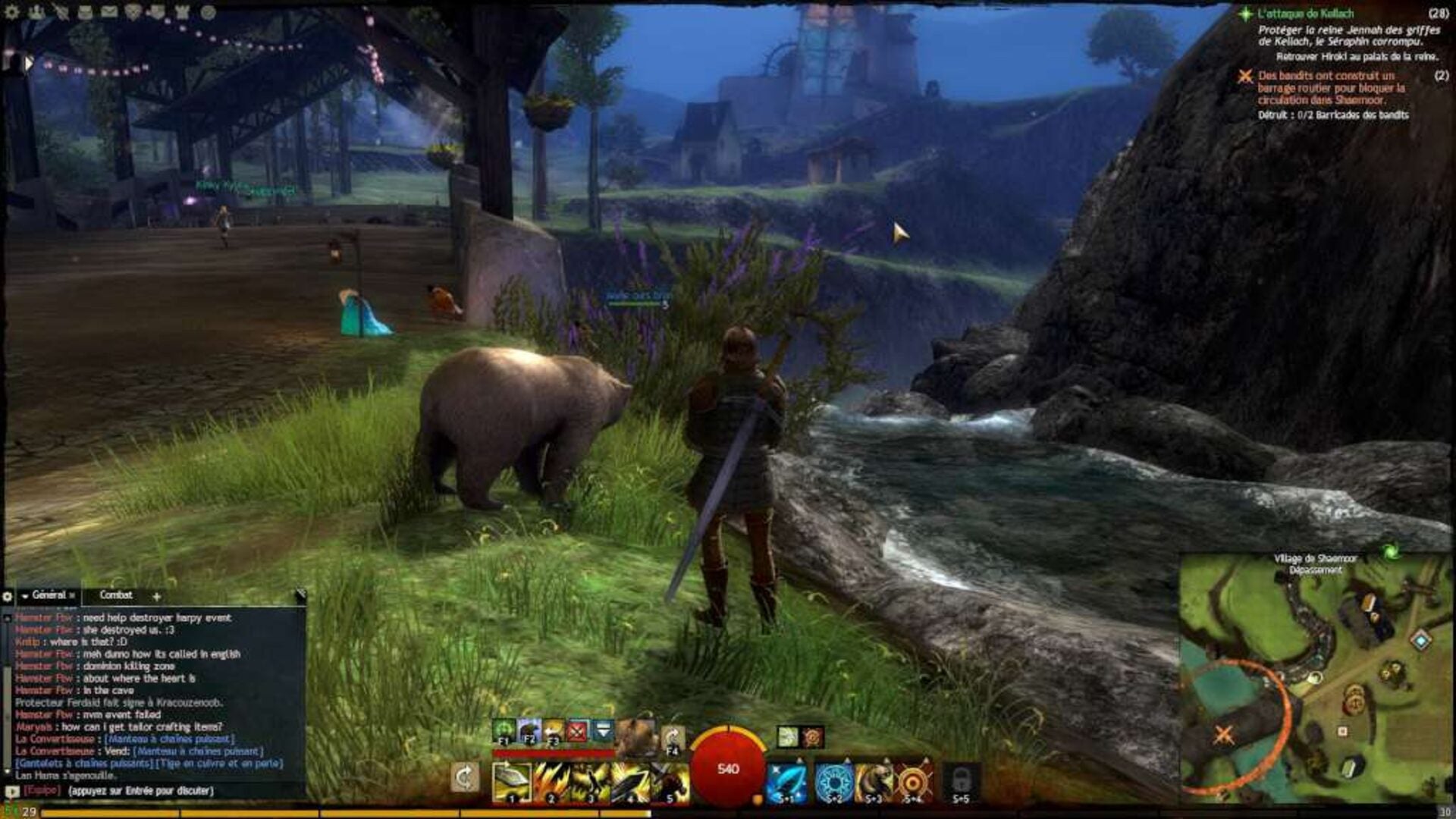Viewport: 1456px width, 819px height.
Task: Add a new chat tab with plus
Action: [x=156, y=596]
